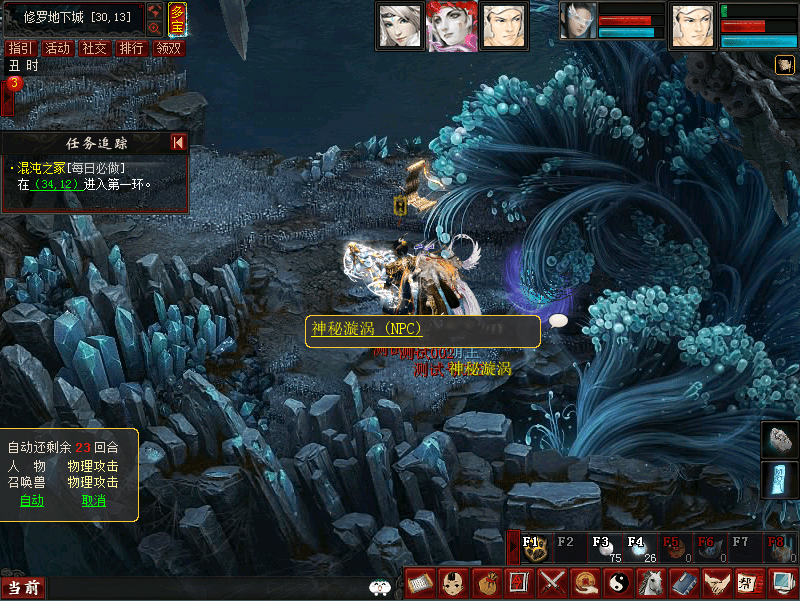Open the money bag inventory icon
The image size is (800, 601).
point(489,582)
